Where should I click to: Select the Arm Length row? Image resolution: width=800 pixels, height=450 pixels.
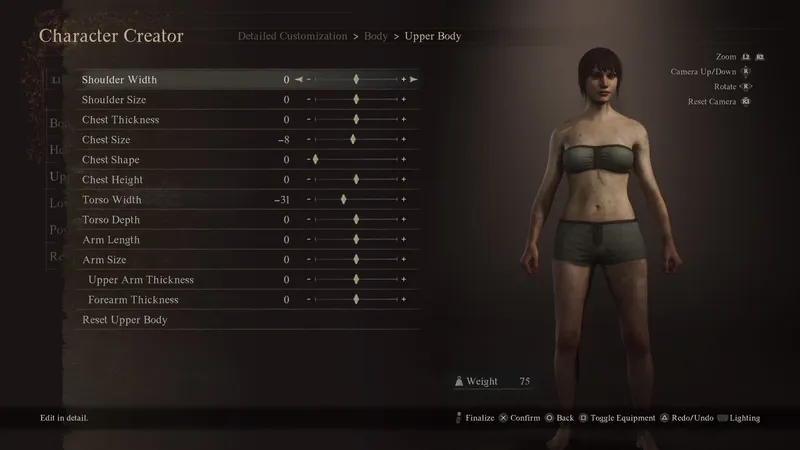[x=110, y=240]
